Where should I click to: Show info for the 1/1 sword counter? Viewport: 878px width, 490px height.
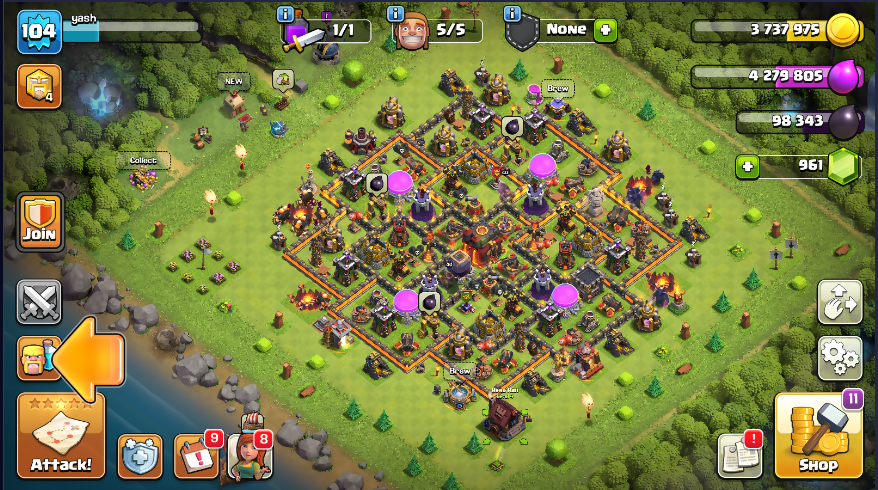pyautogui.click(x=287, y=14)
